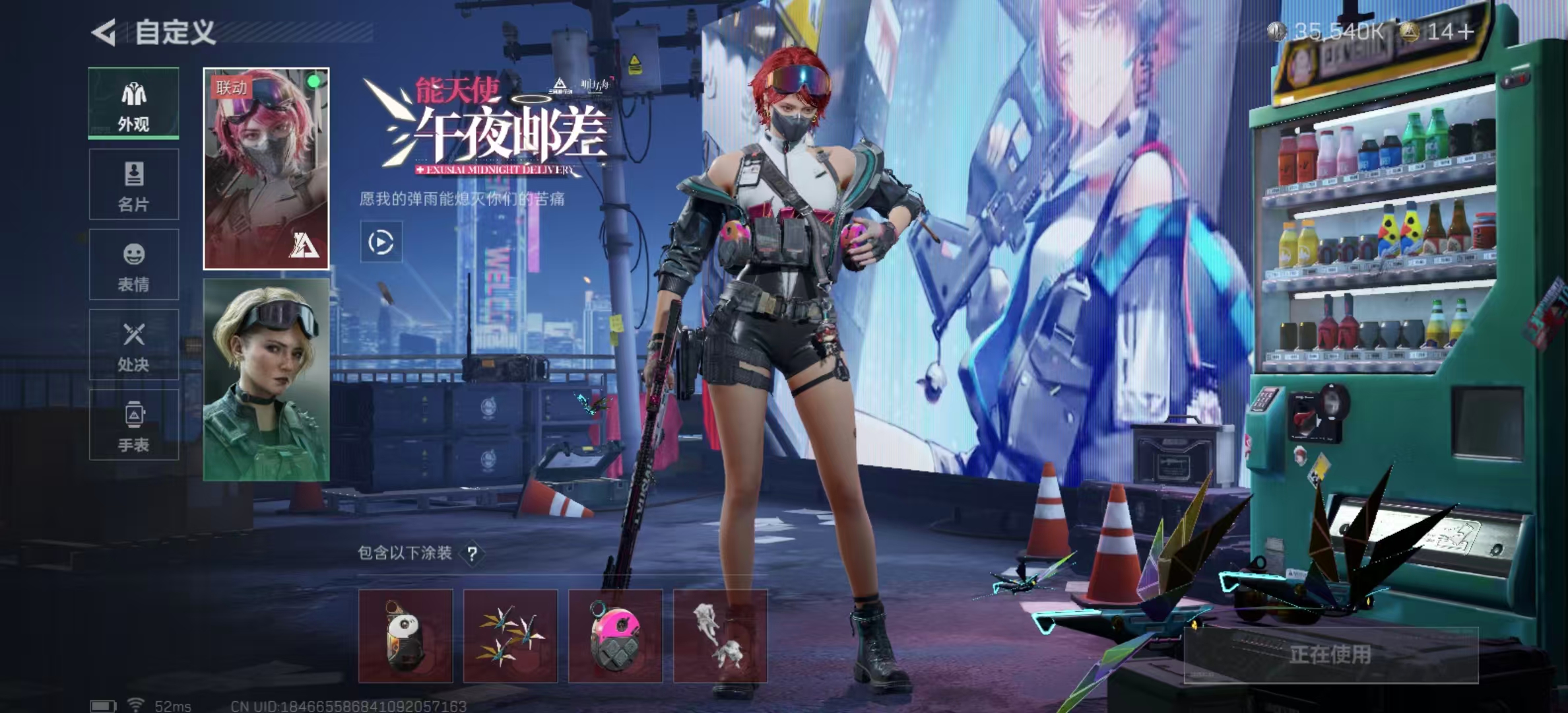Click the 正在使用 in-use button

point(1330,654)
